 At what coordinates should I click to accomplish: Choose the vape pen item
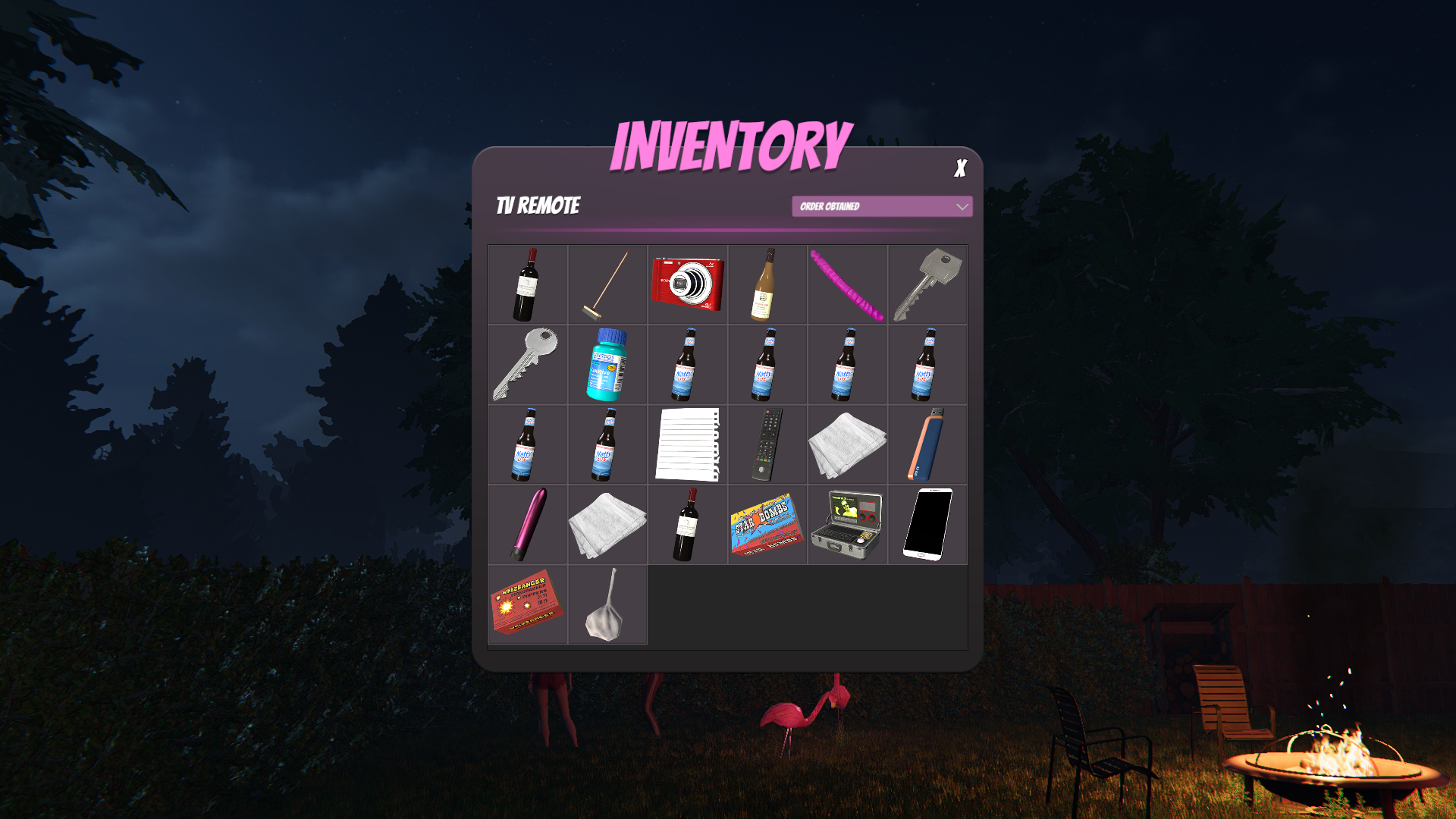pyautogui.click(x=927, y=444)
